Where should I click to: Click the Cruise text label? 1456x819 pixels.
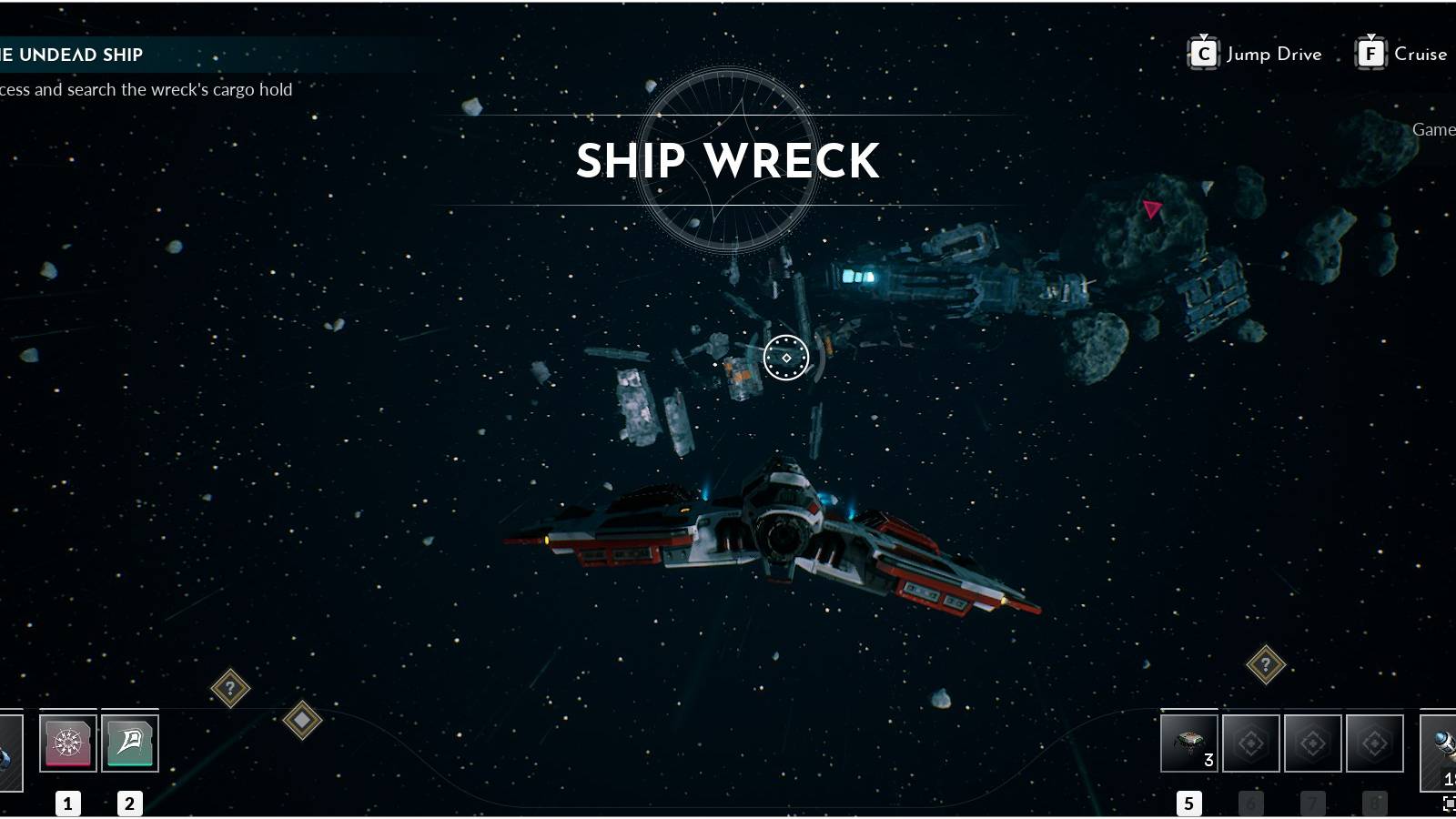pos(1422,55)
